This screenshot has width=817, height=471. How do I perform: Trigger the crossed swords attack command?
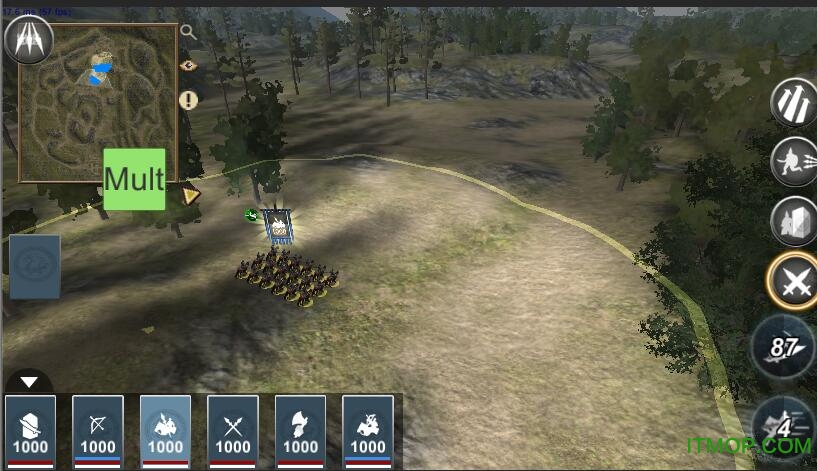[794, 283]
